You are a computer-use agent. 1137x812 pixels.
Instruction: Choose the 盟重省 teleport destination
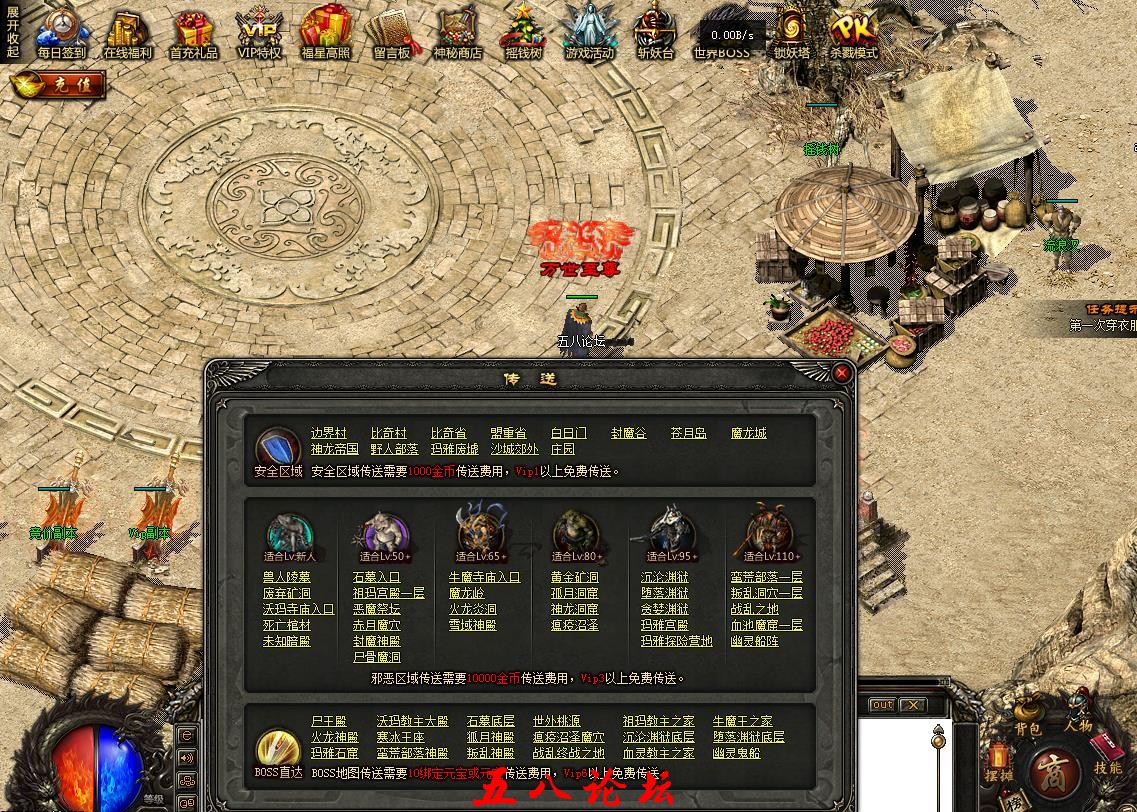click(x=508, y=433)
